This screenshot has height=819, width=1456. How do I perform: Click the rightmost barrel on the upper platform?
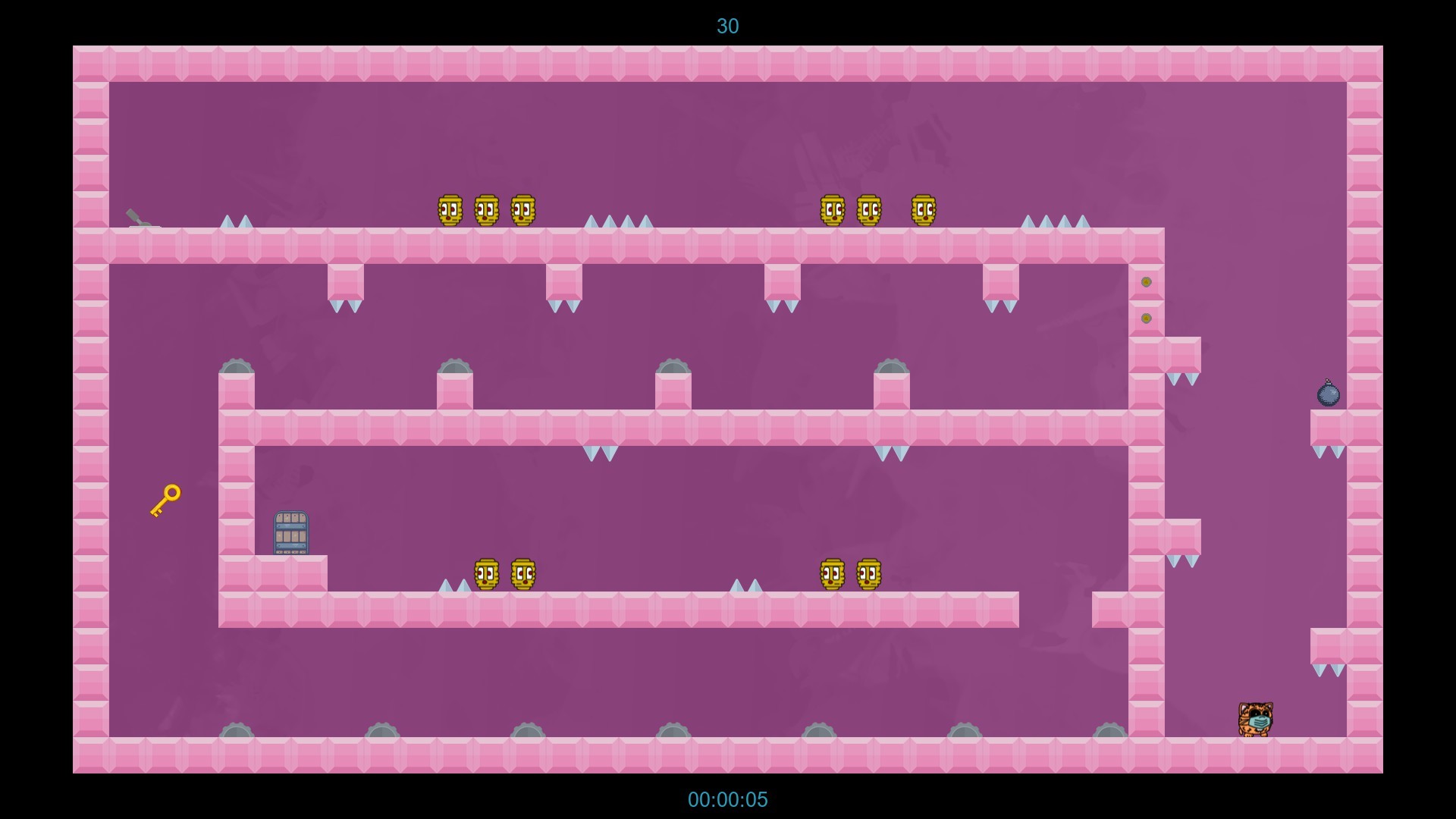(923, 209)
